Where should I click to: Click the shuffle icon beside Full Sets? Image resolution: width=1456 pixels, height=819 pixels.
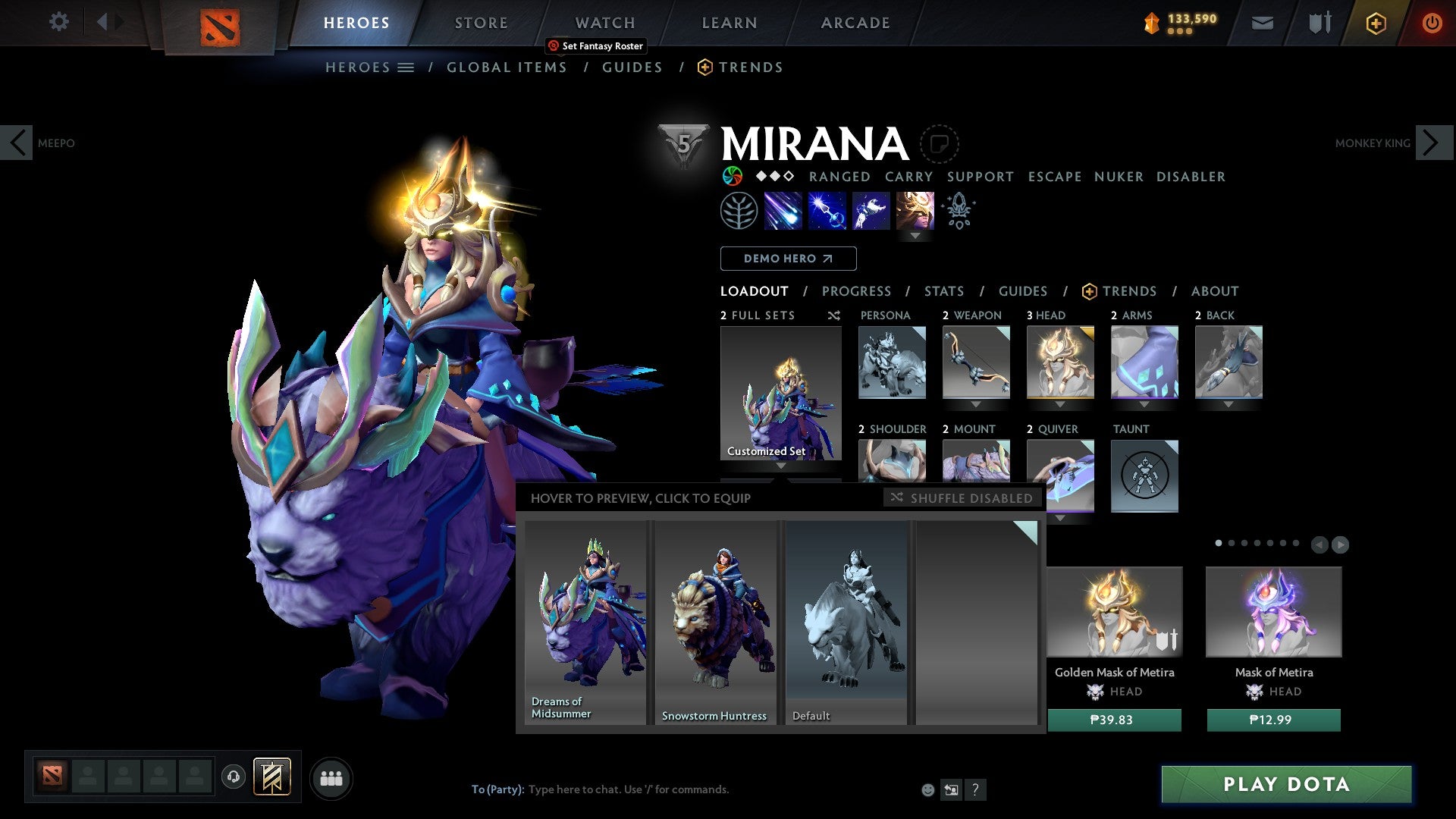tap(833, 315)
